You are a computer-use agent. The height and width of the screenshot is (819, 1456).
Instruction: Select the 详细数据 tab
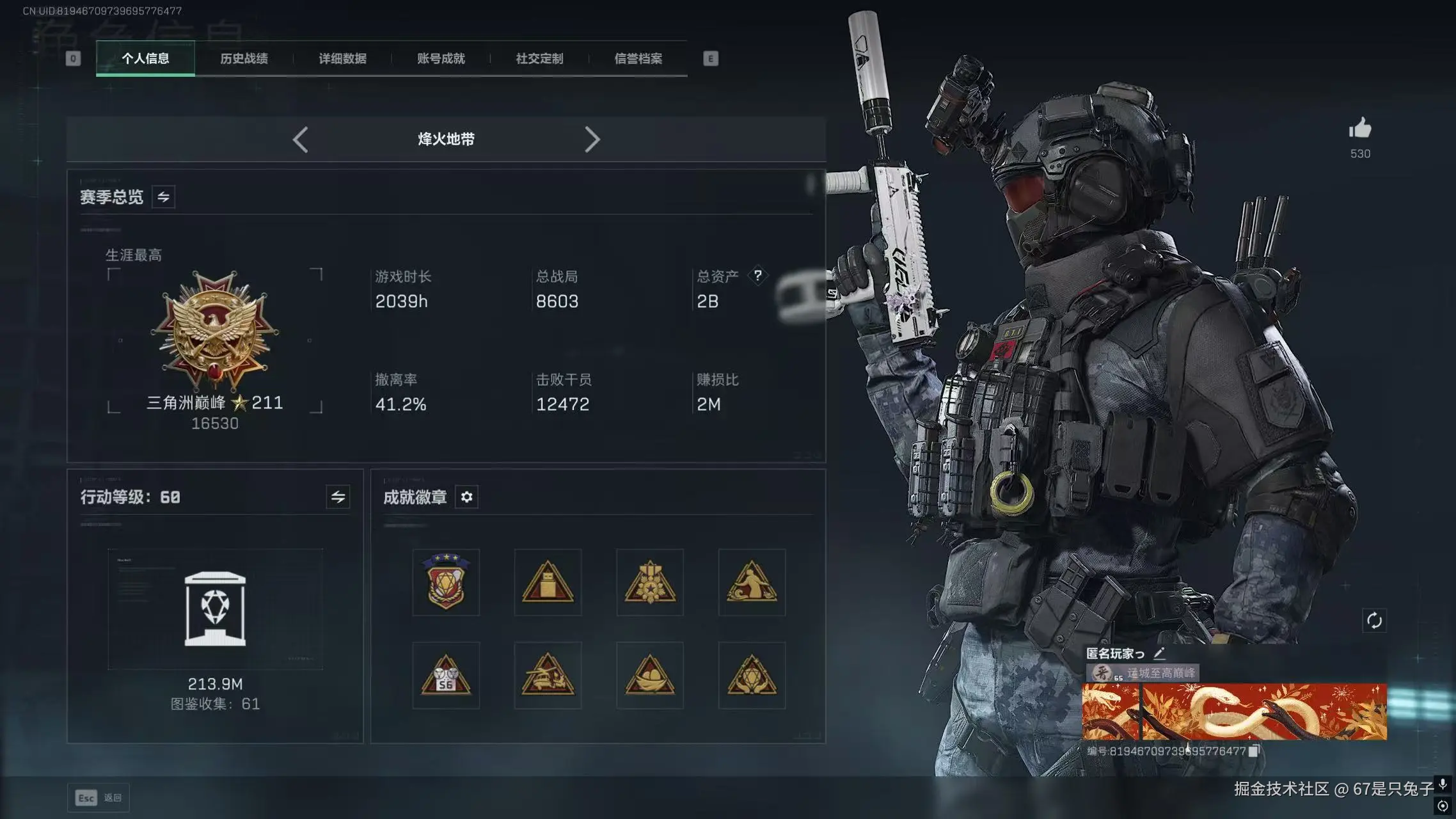[x=342, y=58]
